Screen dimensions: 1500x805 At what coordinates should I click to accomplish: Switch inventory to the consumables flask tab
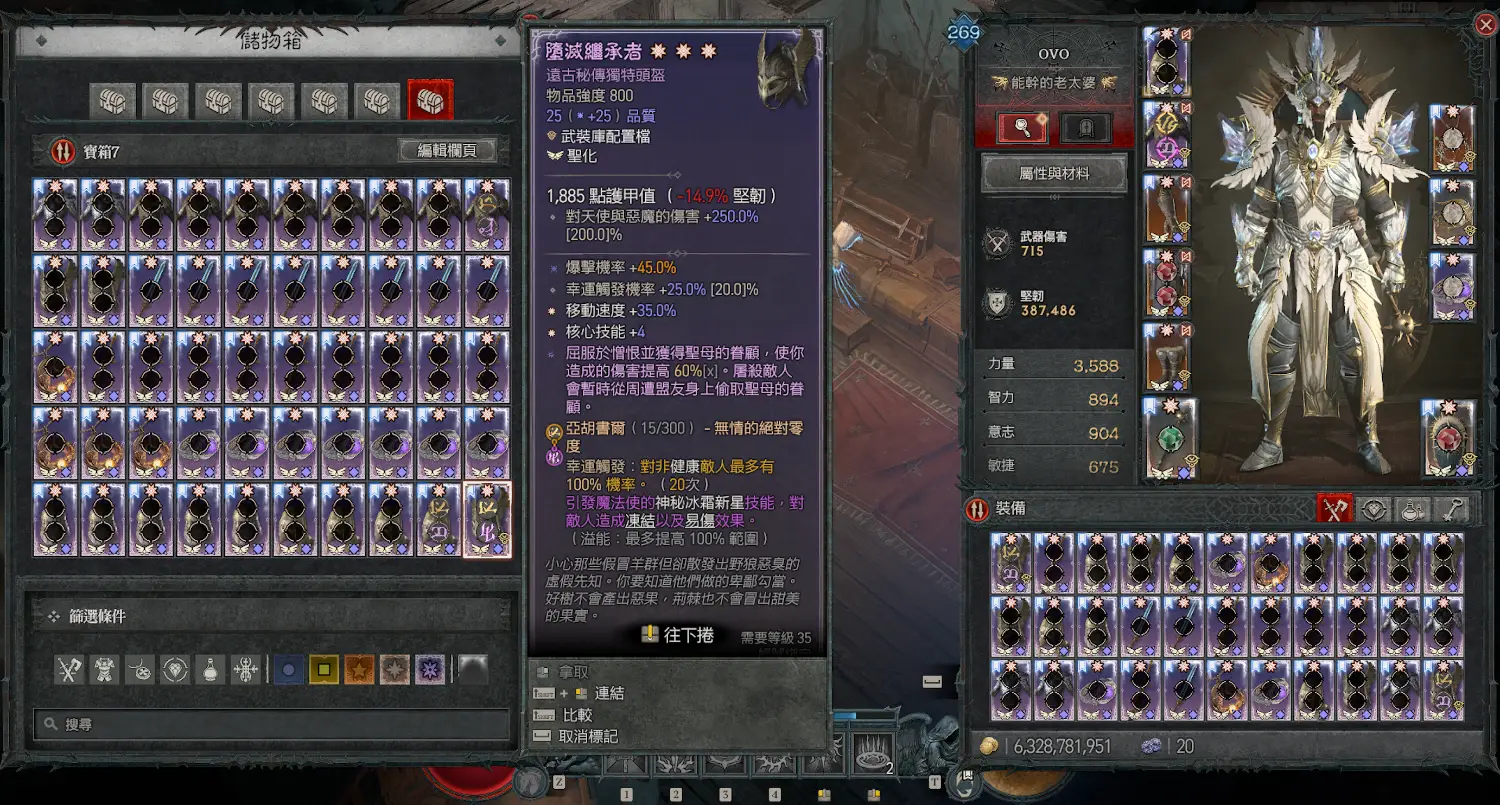[x=1412, y=509]
